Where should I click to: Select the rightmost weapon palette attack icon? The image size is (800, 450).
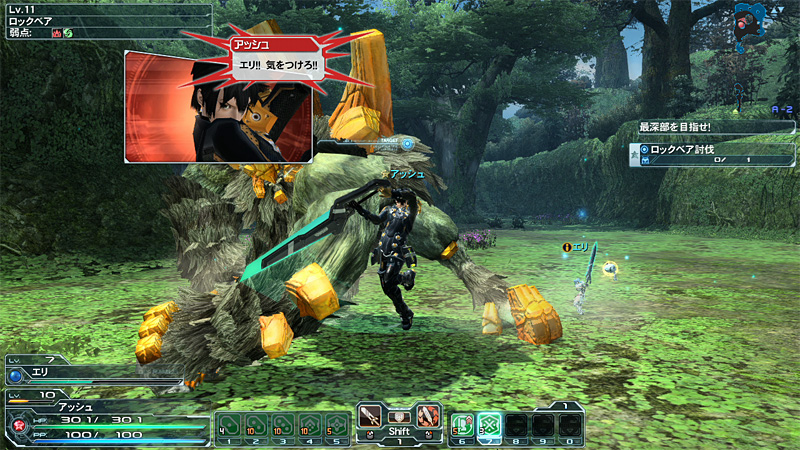click(x=428, y=415)
